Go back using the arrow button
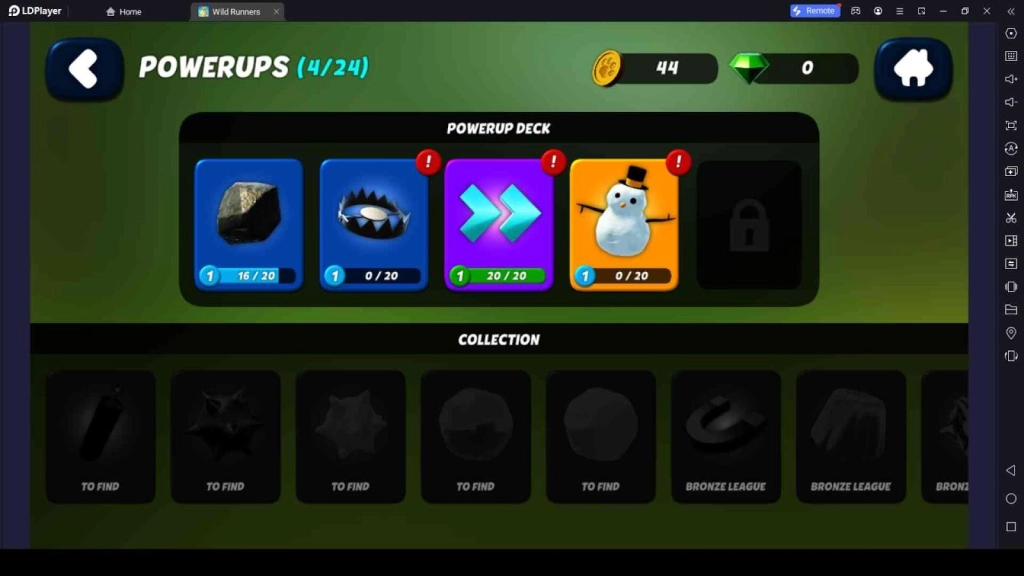 (84, 69)
